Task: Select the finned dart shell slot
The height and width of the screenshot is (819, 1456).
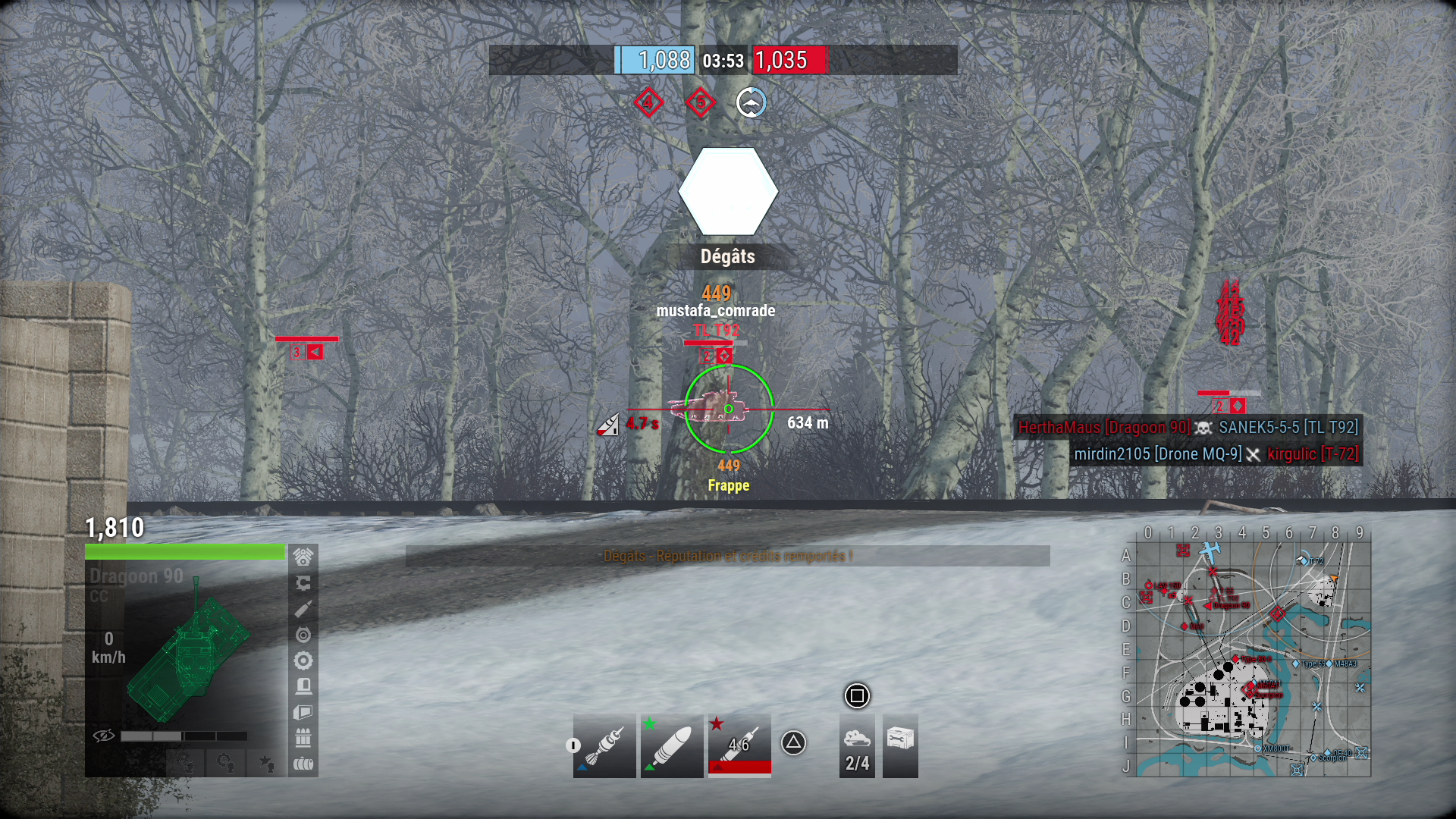Action: [x=604, y=746]
